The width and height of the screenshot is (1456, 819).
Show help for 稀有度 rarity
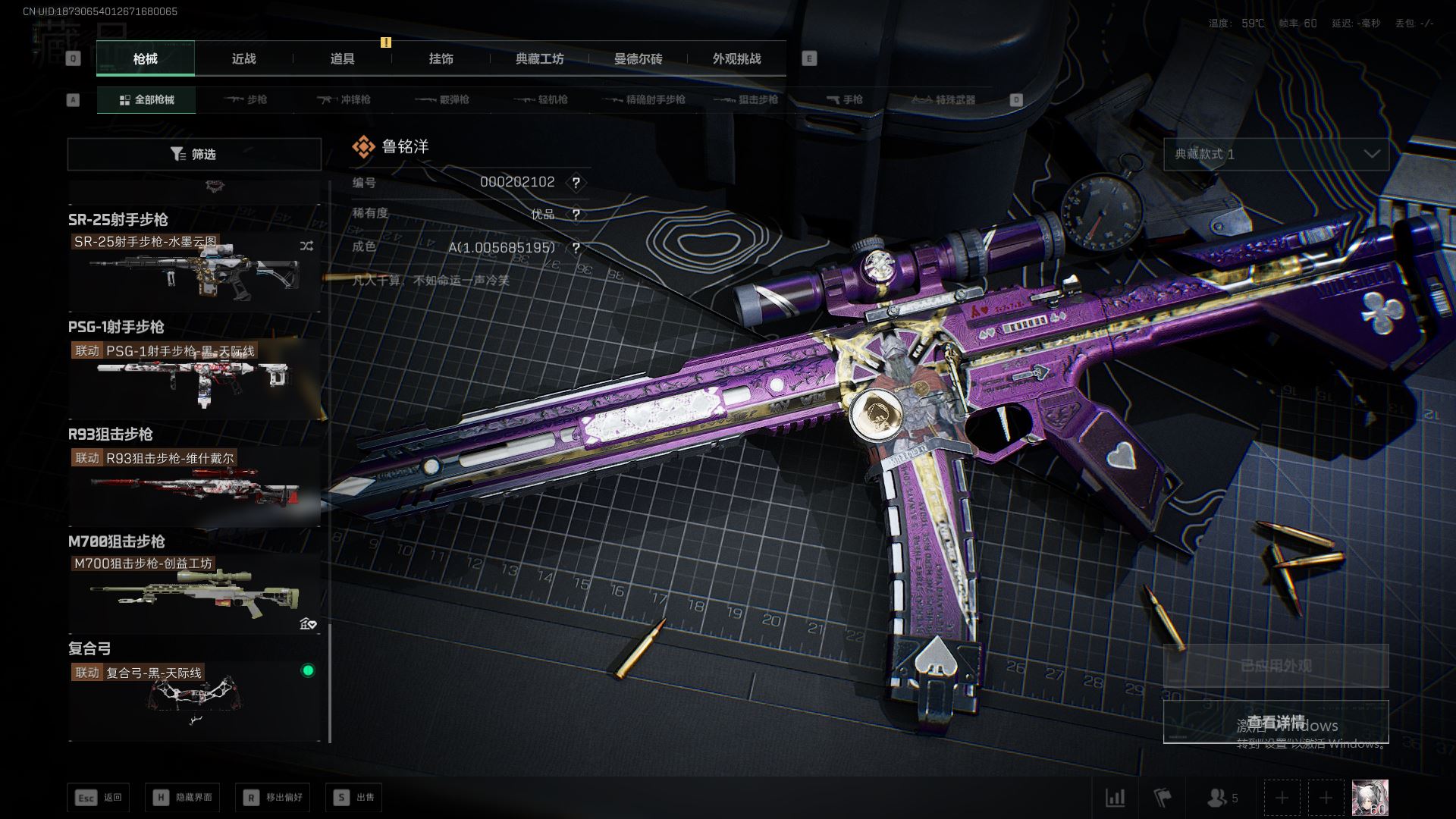[x=576, y=215]
